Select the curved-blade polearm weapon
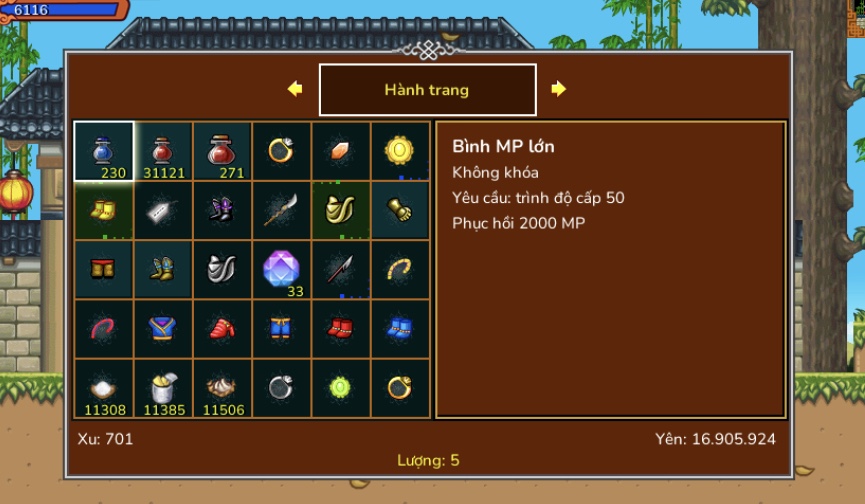Viewport: 865px width, 504px height. 281,210
